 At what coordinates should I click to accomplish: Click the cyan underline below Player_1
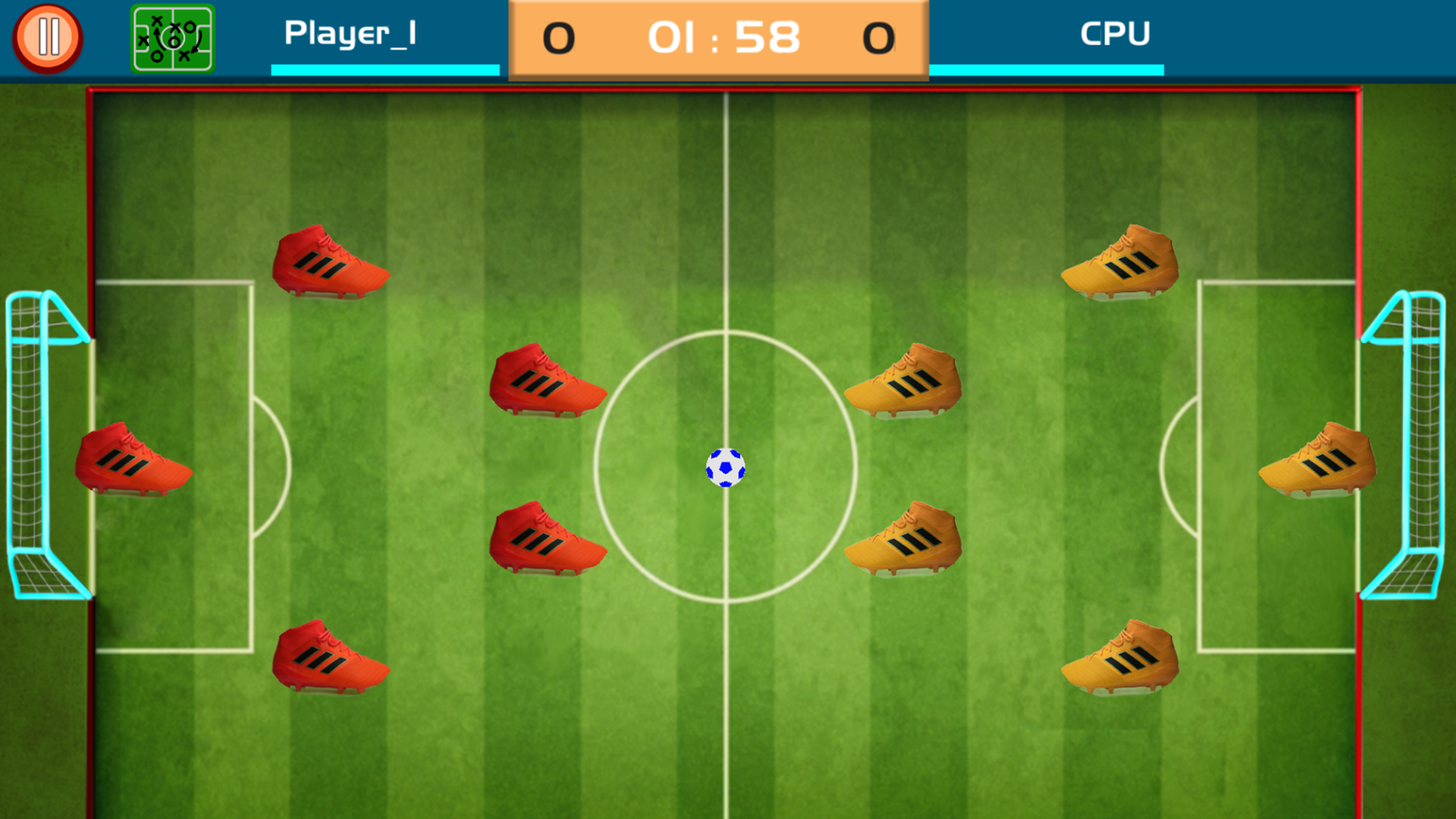[x=384, y=70]
